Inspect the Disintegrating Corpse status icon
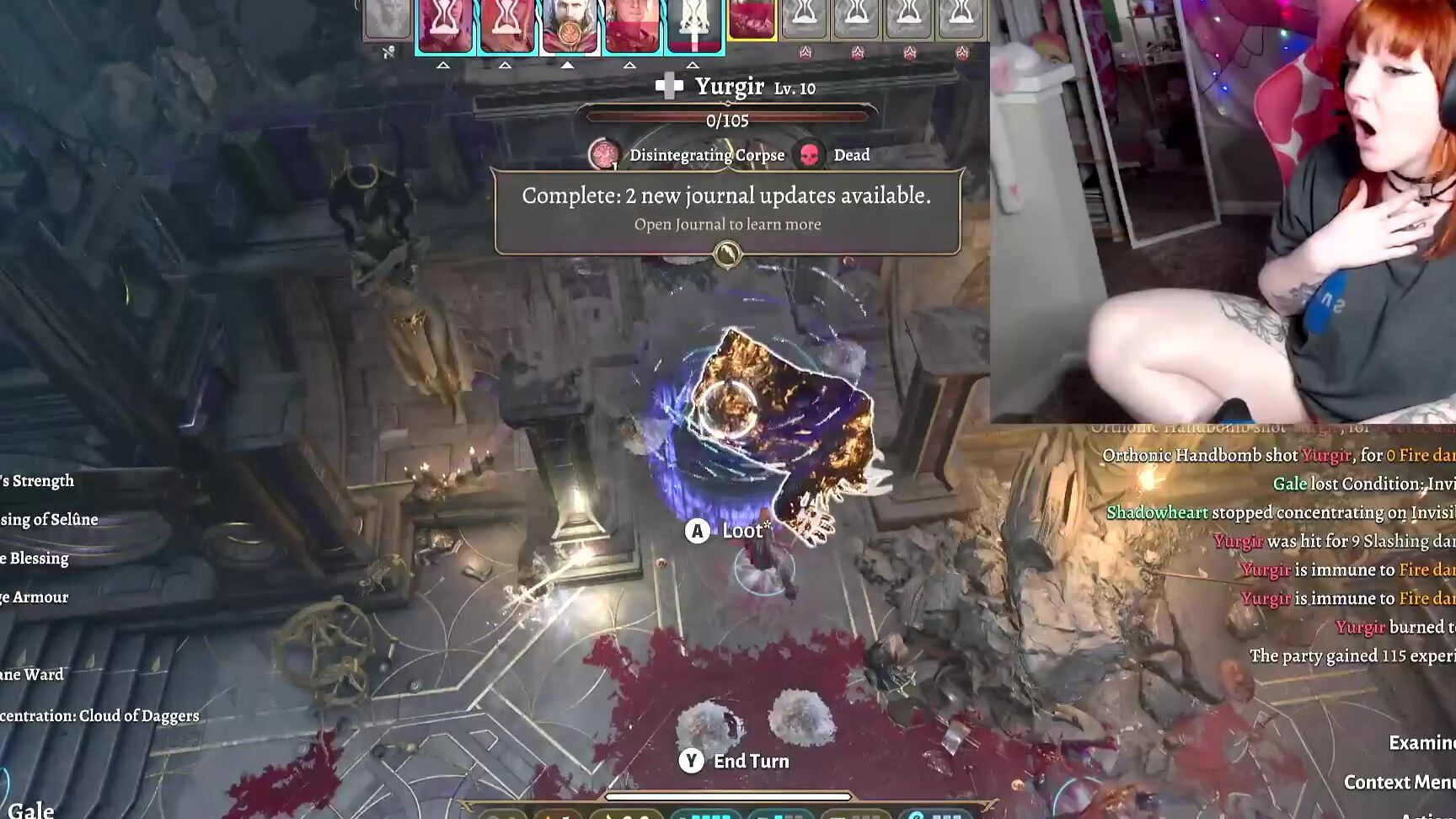Screen dimensions: 1456x819 click(603, 155)
